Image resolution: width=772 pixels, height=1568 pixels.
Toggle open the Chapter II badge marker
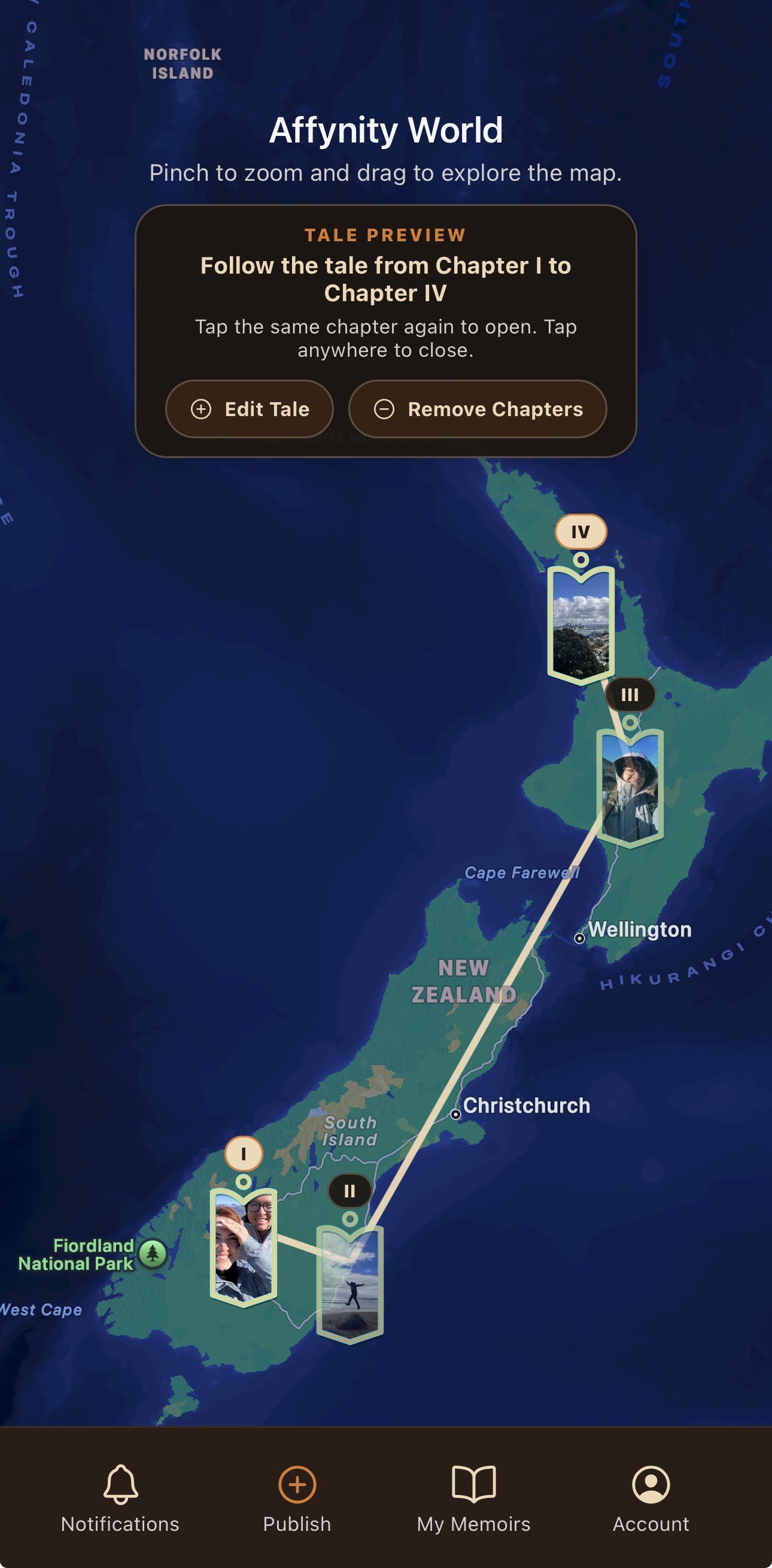point(350,1190)
